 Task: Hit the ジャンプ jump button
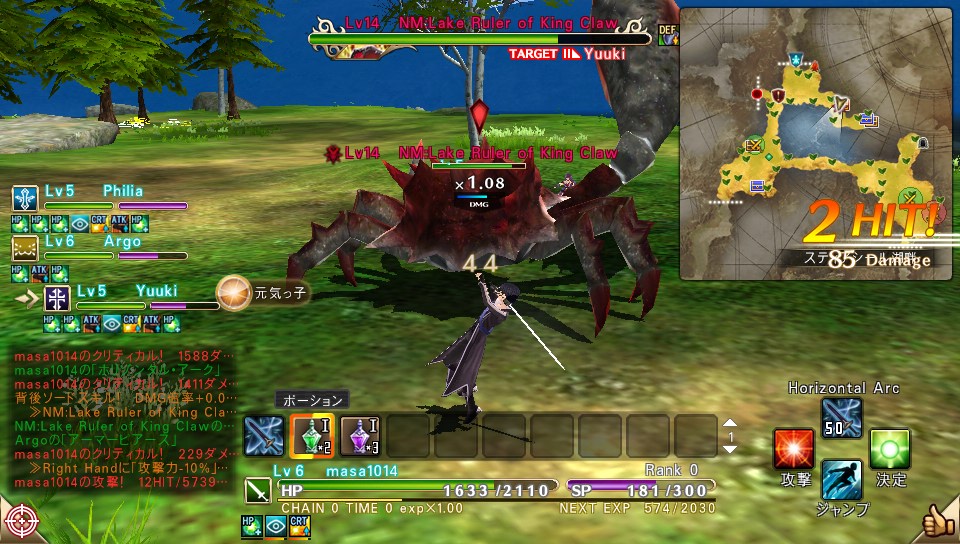point(842,481)
